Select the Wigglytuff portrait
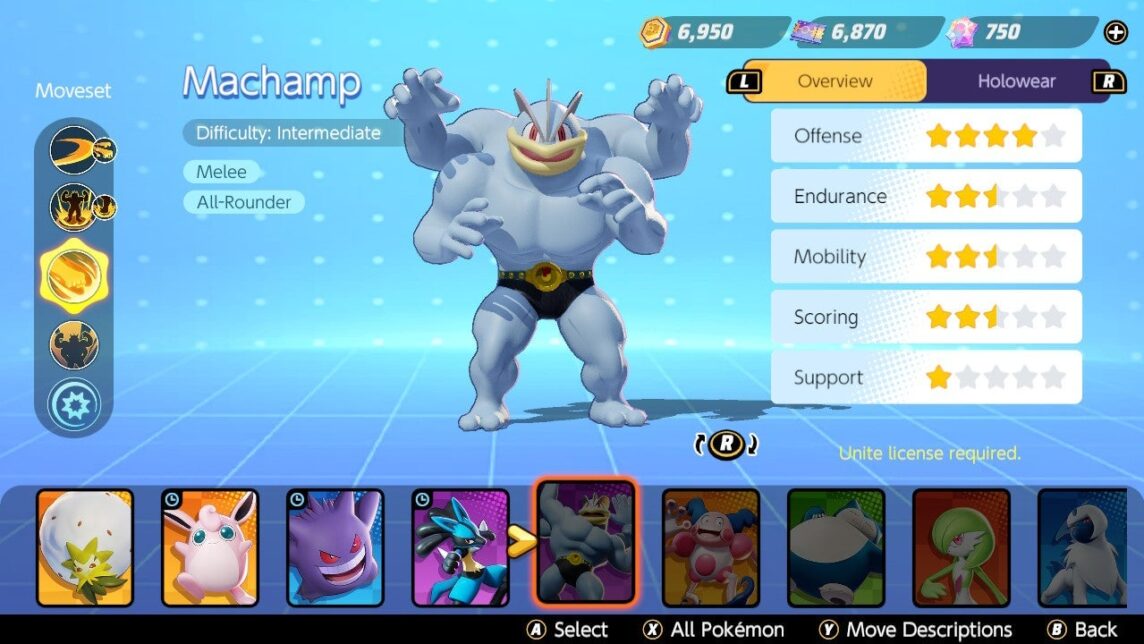This screenshot has width=1144, height=644. click(210, 547)
